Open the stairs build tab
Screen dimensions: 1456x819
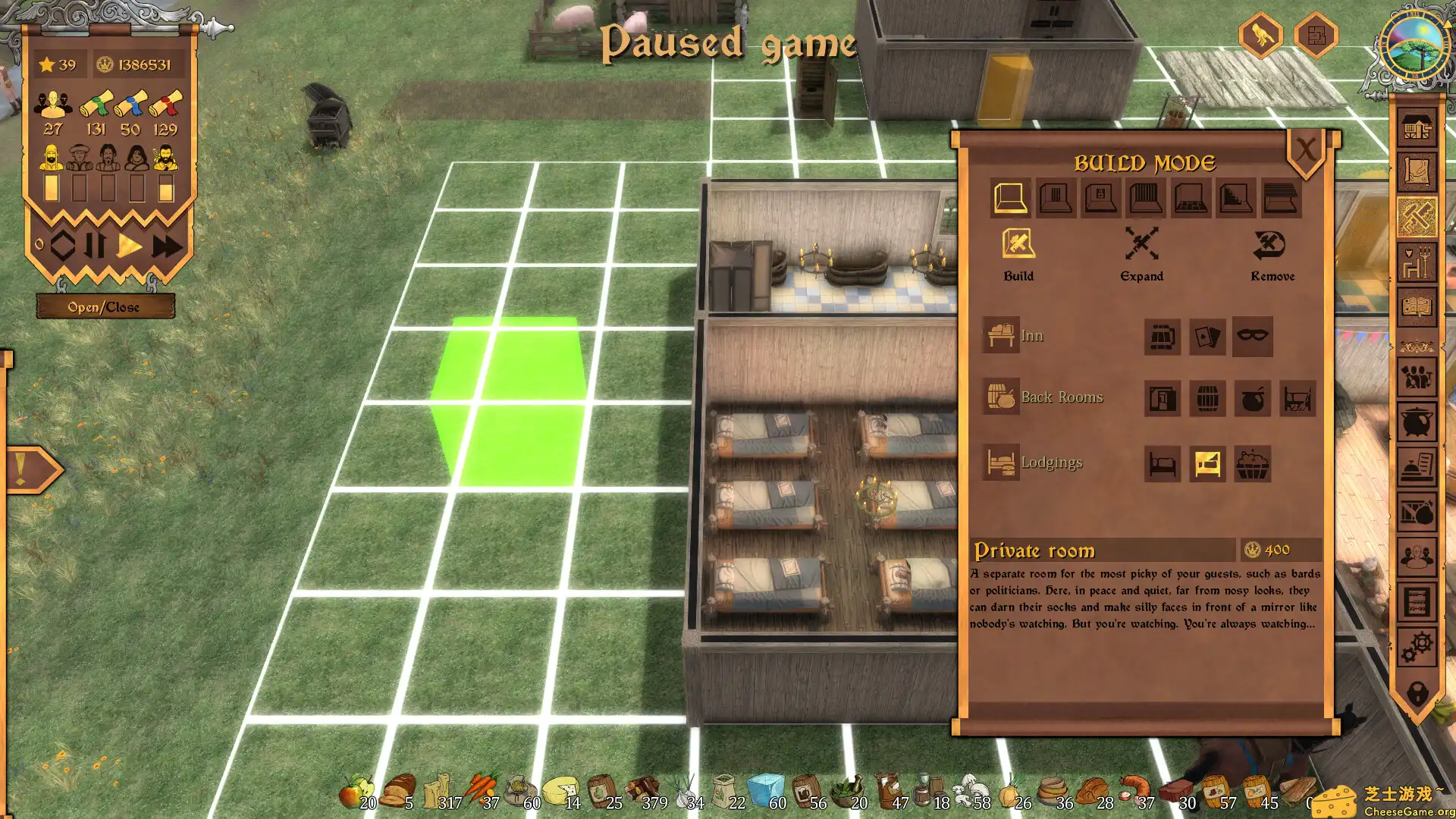click(x=1235, y=199)
